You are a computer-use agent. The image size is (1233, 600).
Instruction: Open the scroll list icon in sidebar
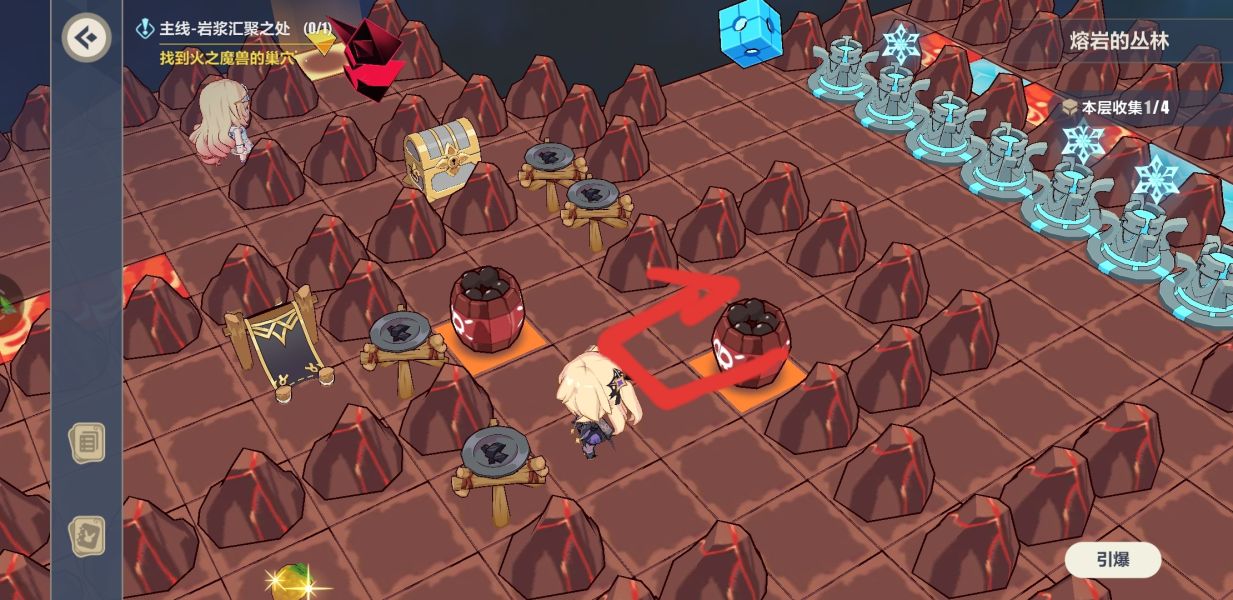pyautogui.click(x=87, y=442)
